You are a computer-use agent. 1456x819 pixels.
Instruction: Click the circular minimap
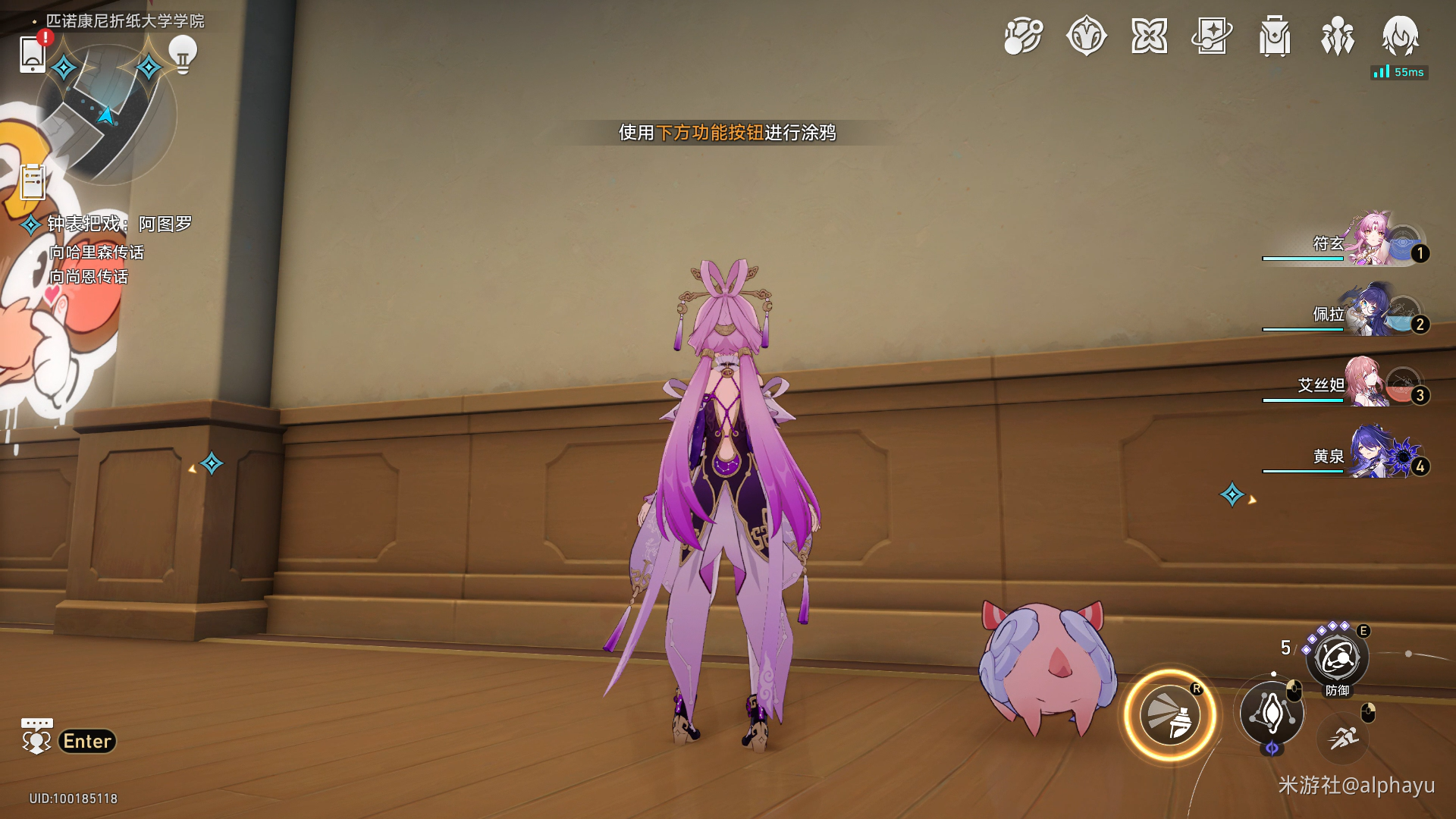pos(106,114)
